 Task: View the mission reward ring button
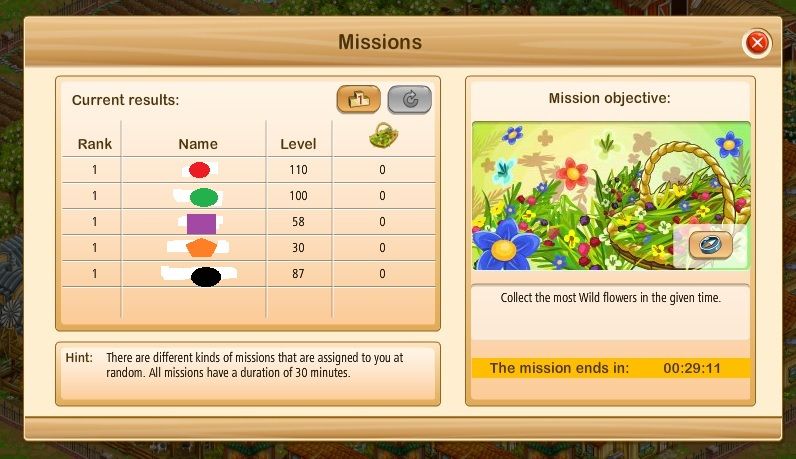coord(710,244)
